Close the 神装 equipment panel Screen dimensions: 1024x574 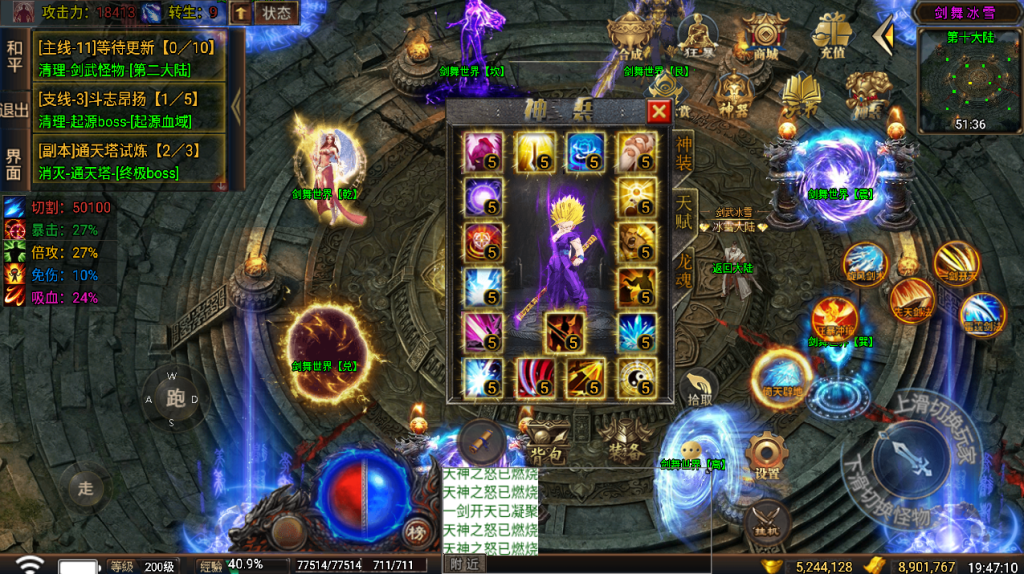658,111
